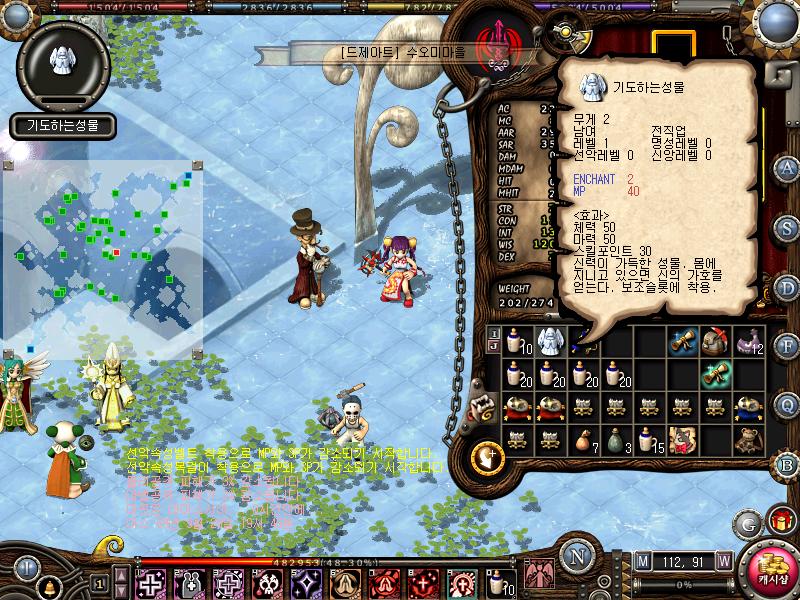Image resolution: width=800 pixels, height=600 pixels.
Task: Activate the skull skill on the hotbar
Action: 268,581
